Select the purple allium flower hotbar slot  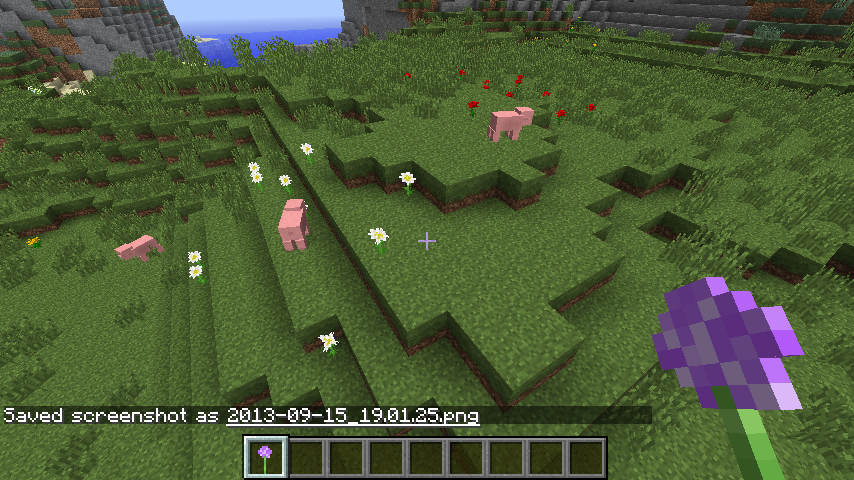[266, 457]
